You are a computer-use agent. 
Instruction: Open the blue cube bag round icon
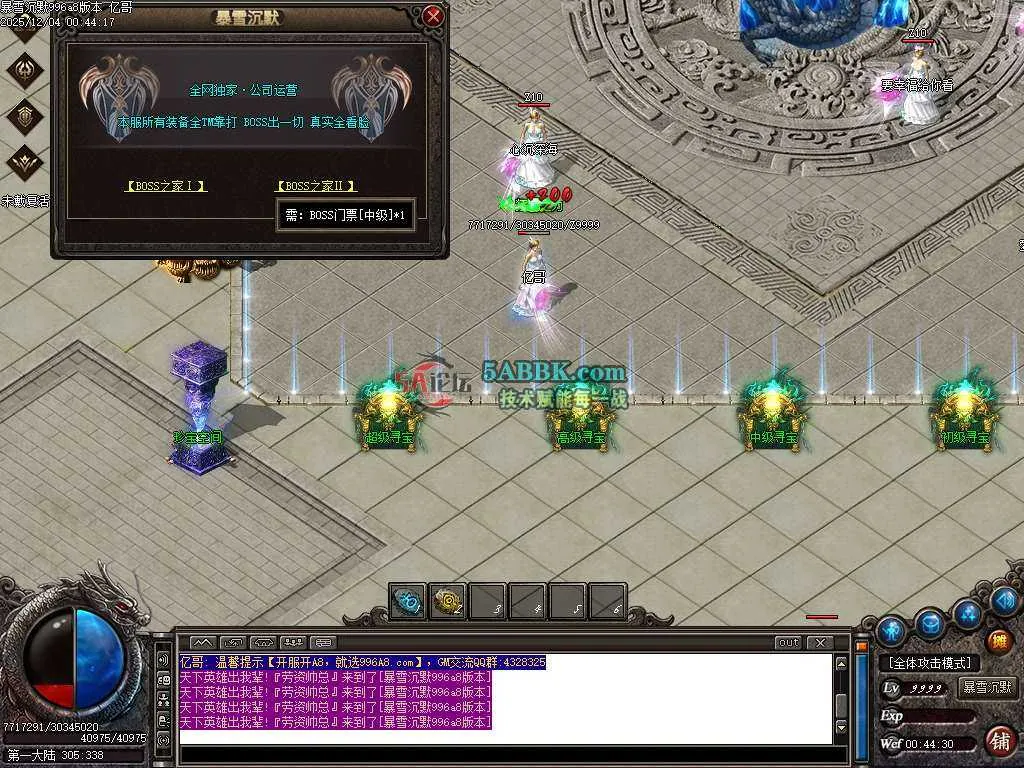tap(930, 623)
